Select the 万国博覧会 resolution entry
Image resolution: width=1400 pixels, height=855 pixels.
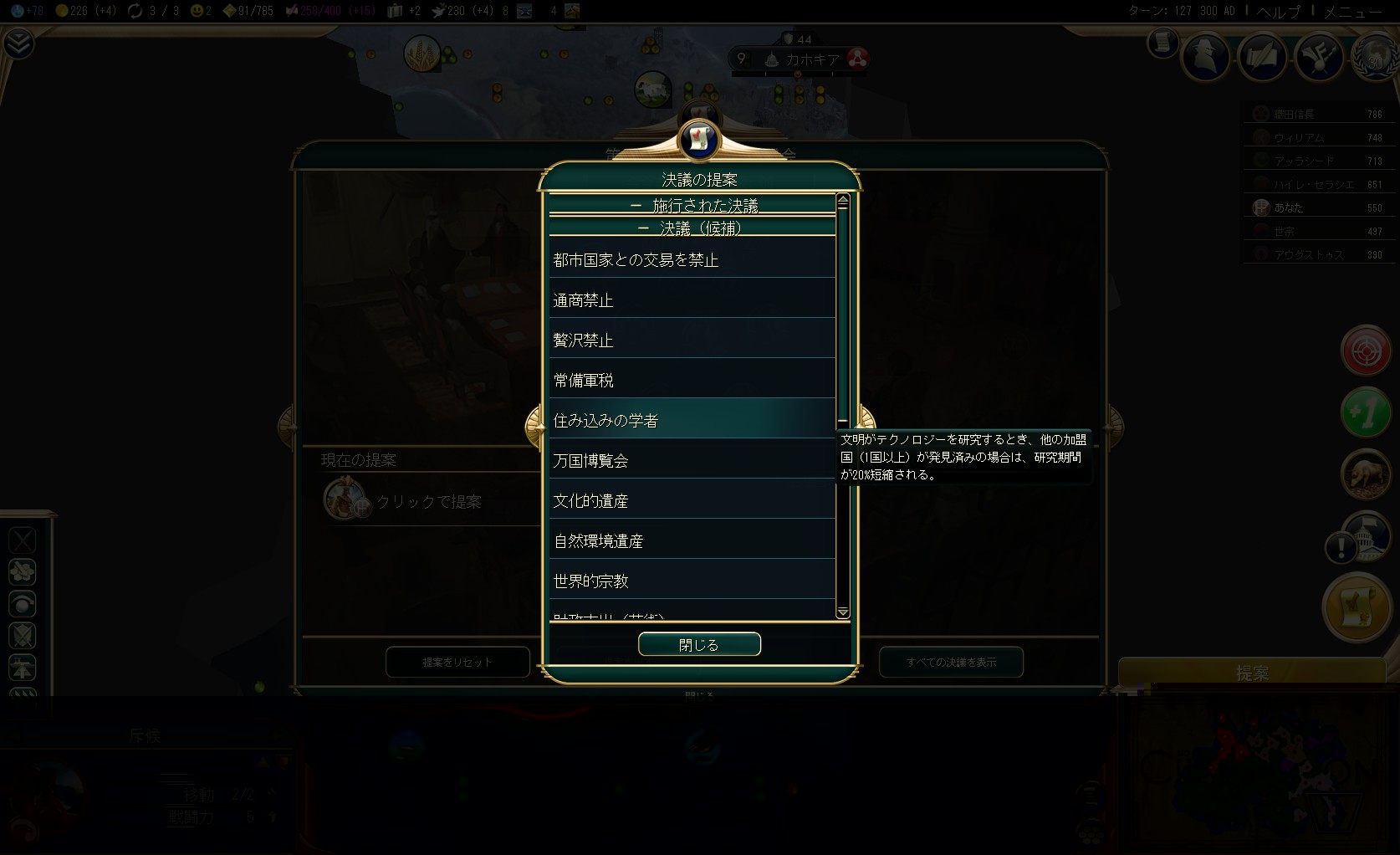point(690,459)
